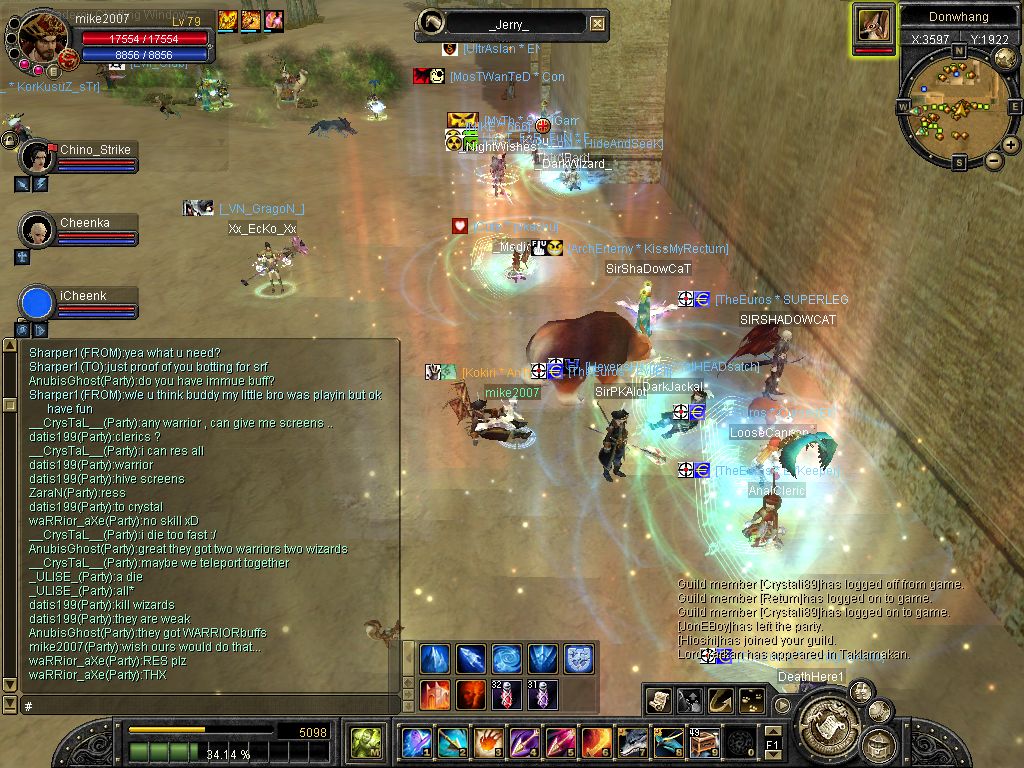Zoom in the minimap with plus button
The height and width of the screenshot is (768, 1024).
point(1011,144)
